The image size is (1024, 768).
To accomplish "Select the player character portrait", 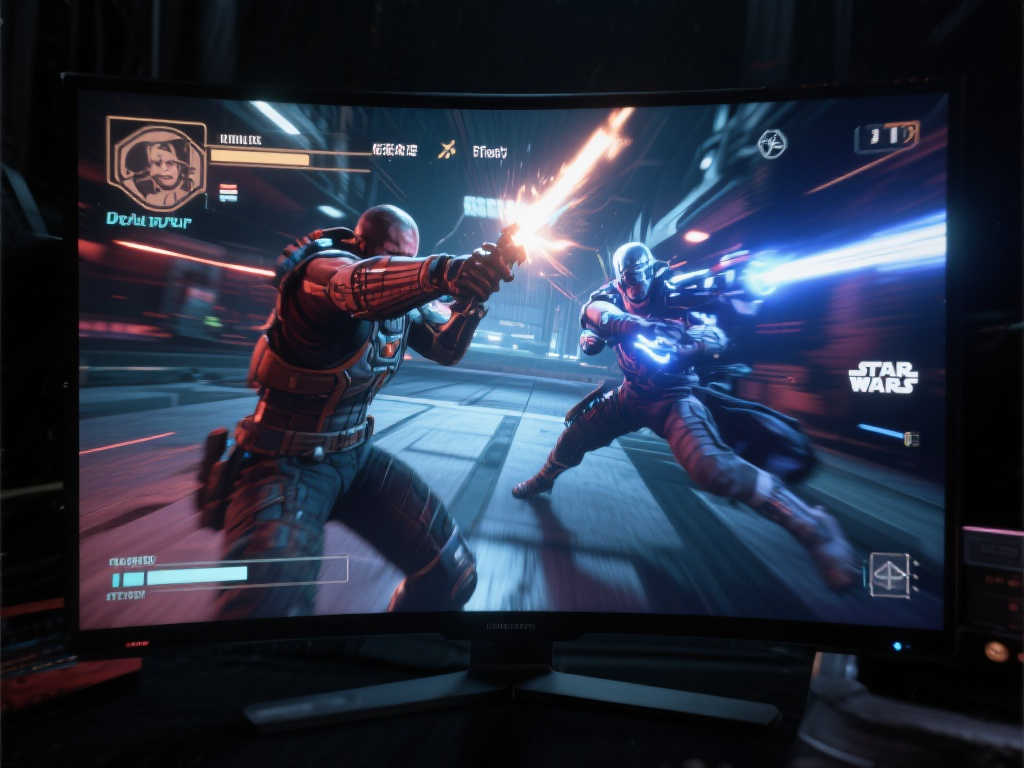I will click(x=157, y=163).
